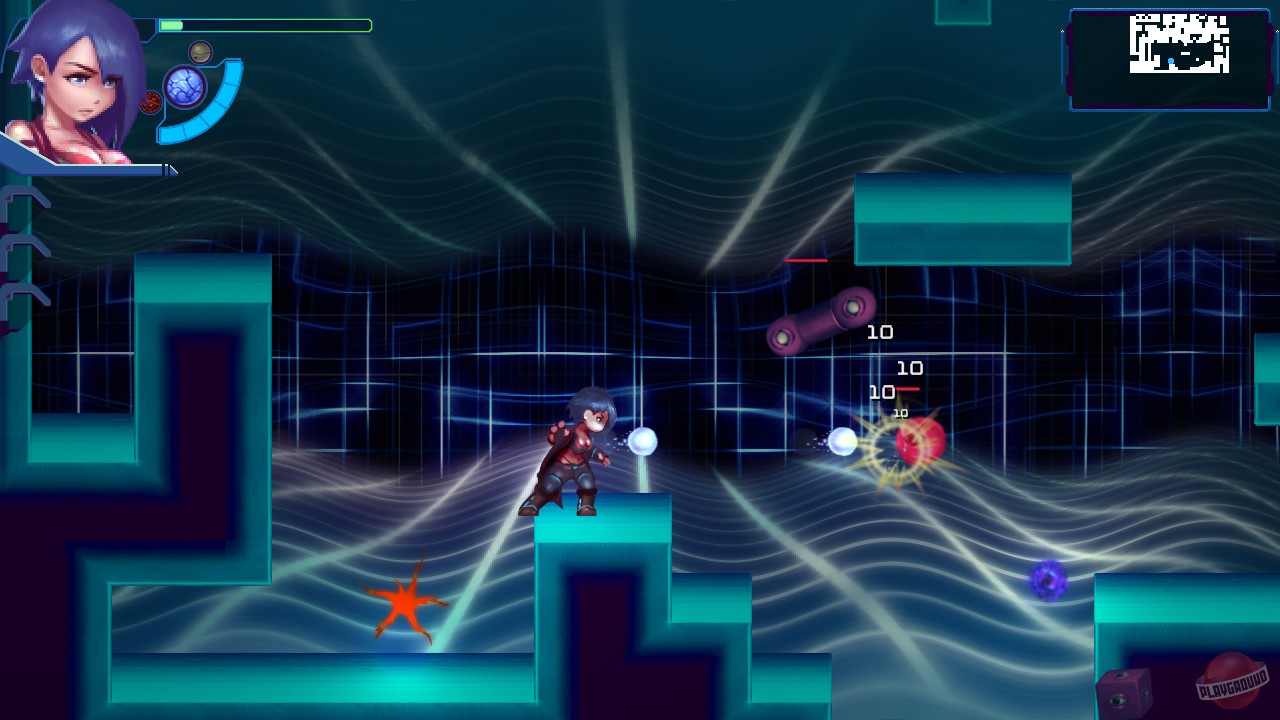Viewport: 1280px width, 720px height.
Task: Click the arrow marker under the portrait panel
Action: point(170,169)
